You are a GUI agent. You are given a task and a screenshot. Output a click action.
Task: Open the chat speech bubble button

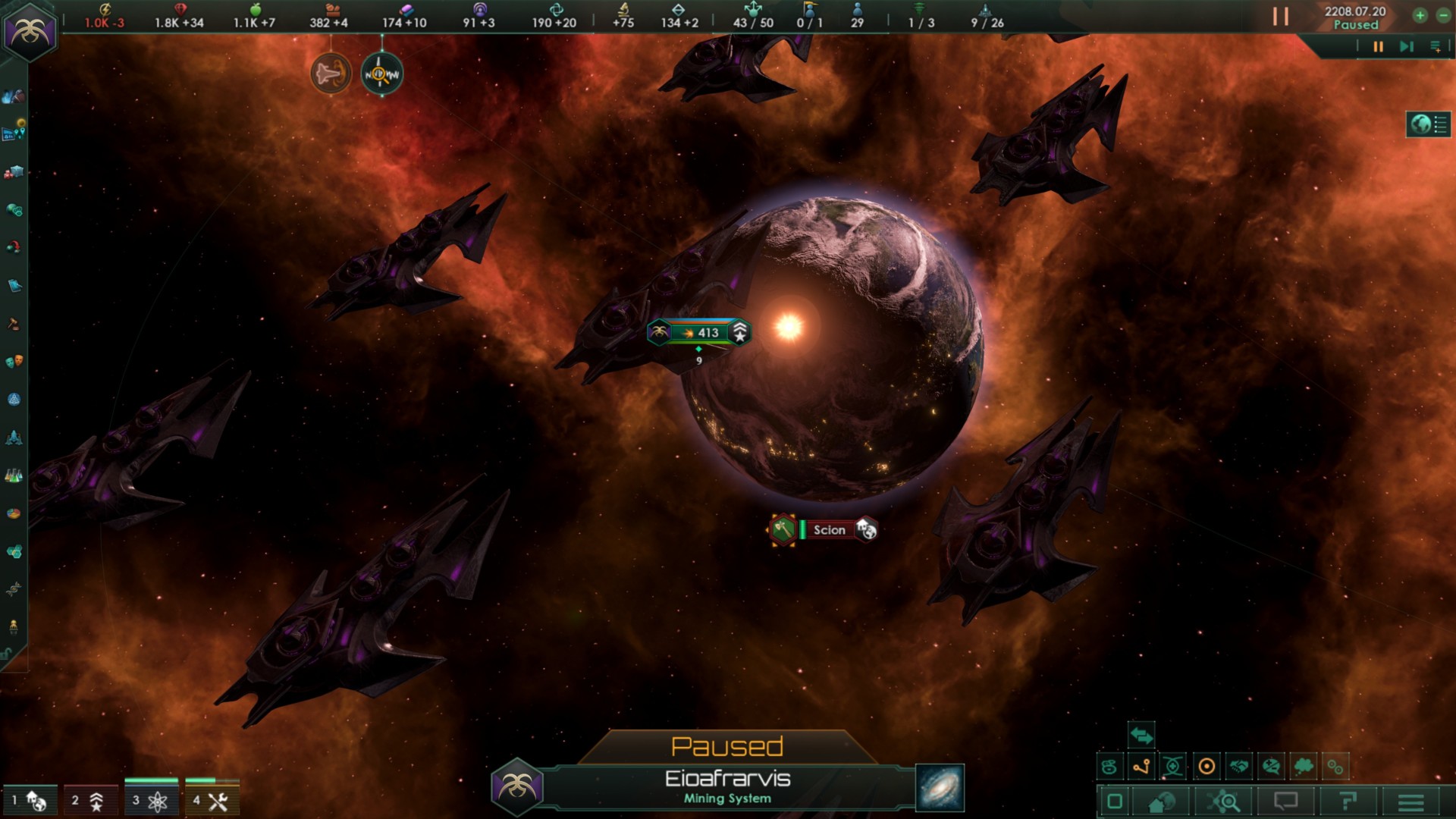pos(1285,802)
